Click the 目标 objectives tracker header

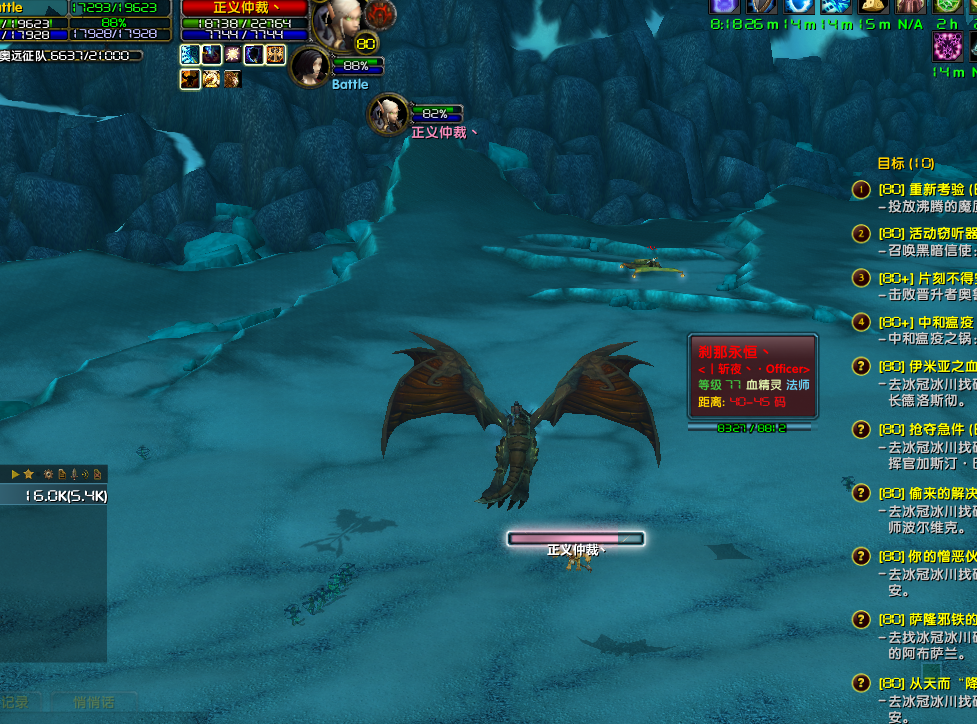(x=905, y=163)
